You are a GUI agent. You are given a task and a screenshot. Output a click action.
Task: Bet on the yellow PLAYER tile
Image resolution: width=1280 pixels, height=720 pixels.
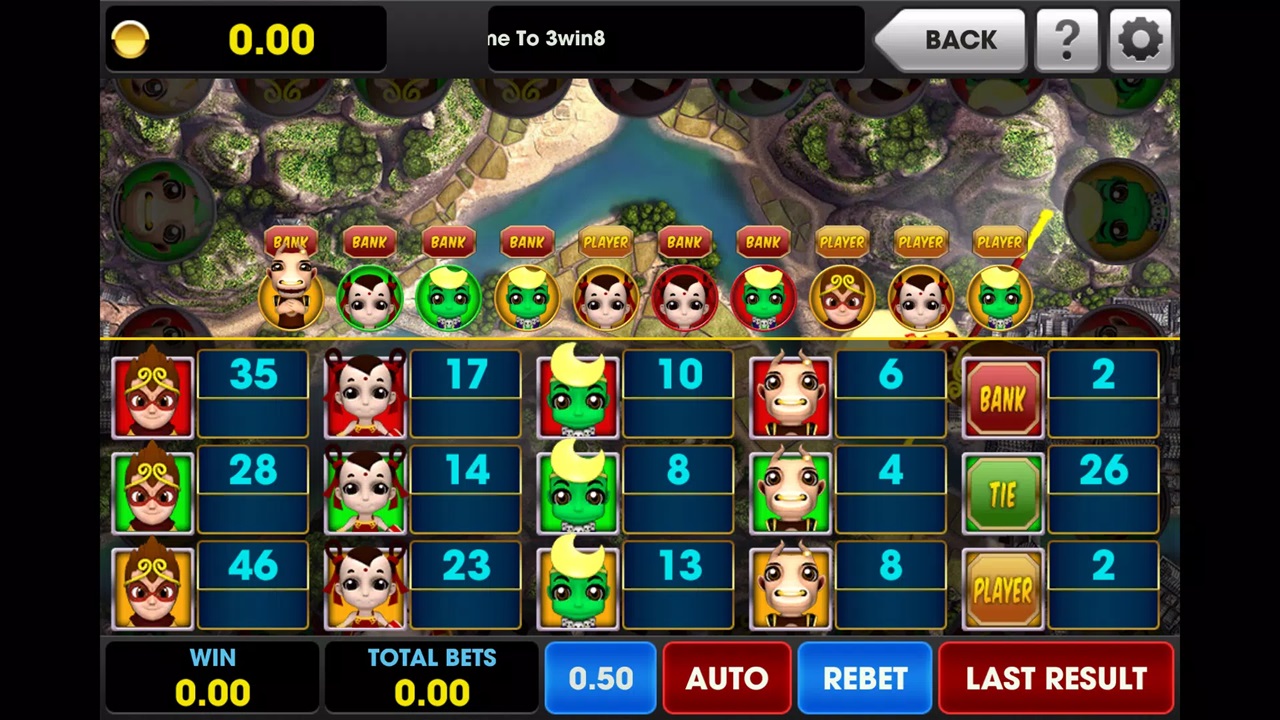tap(1003, 590)
